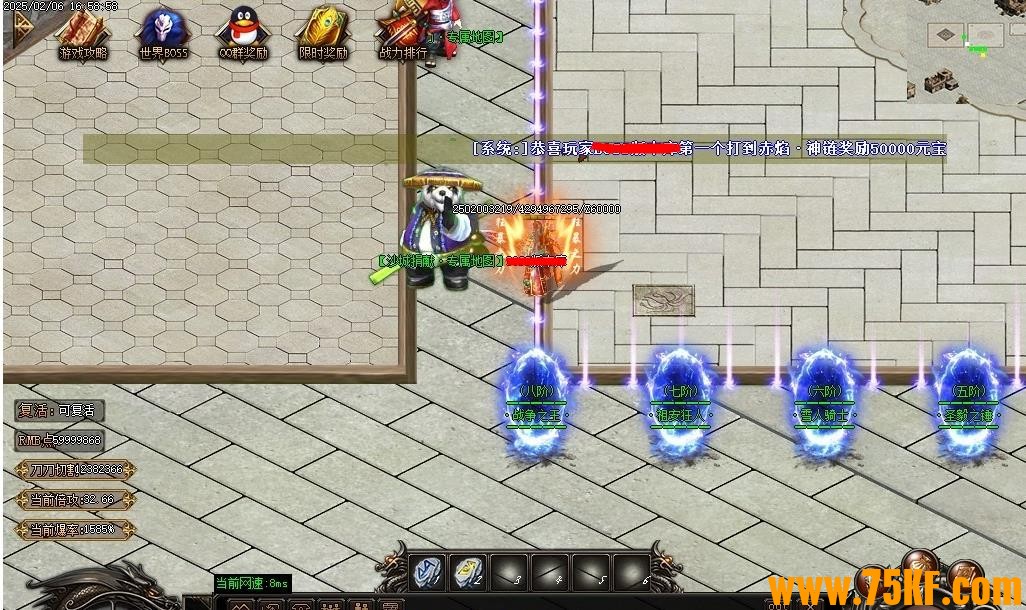1026x610 pixels.
Task: Show the 战力排行 power ranking
Action: pyautogui.click(x=403, y=33)
